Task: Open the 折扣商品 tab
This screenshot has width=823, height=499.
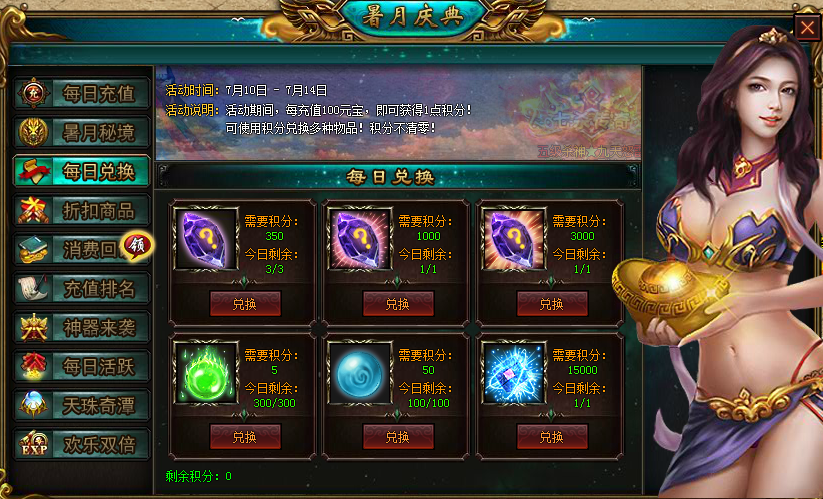Action: (x=82, y=210)
